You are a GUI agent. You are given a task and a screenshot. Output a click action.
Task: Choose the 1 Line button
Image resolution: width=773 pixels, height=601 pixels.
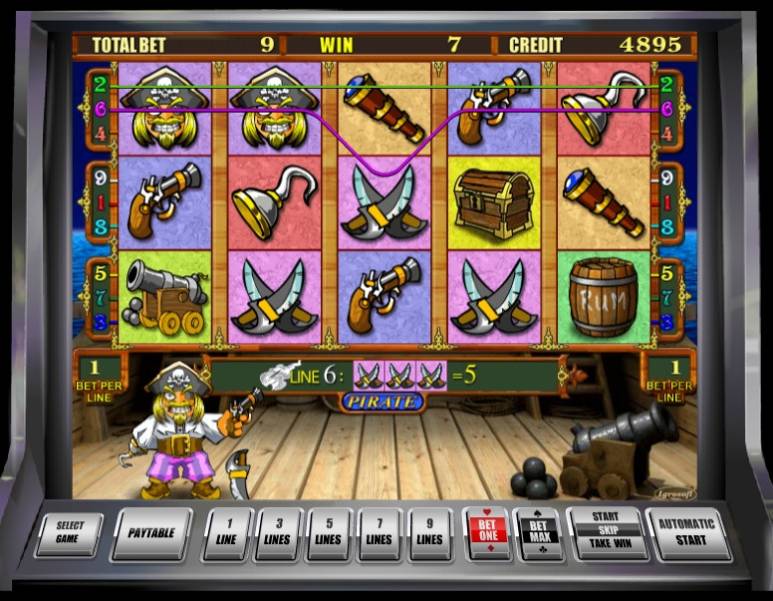(x=227, y=532)
